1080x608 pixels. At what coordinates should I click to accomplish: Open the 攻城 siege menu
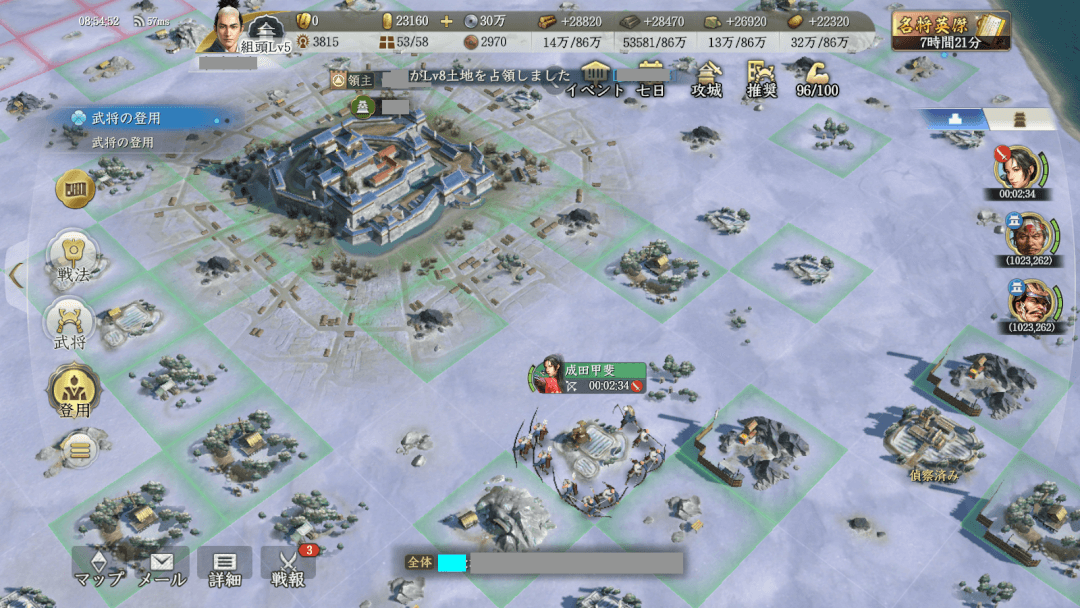click(x=707, y=78)
